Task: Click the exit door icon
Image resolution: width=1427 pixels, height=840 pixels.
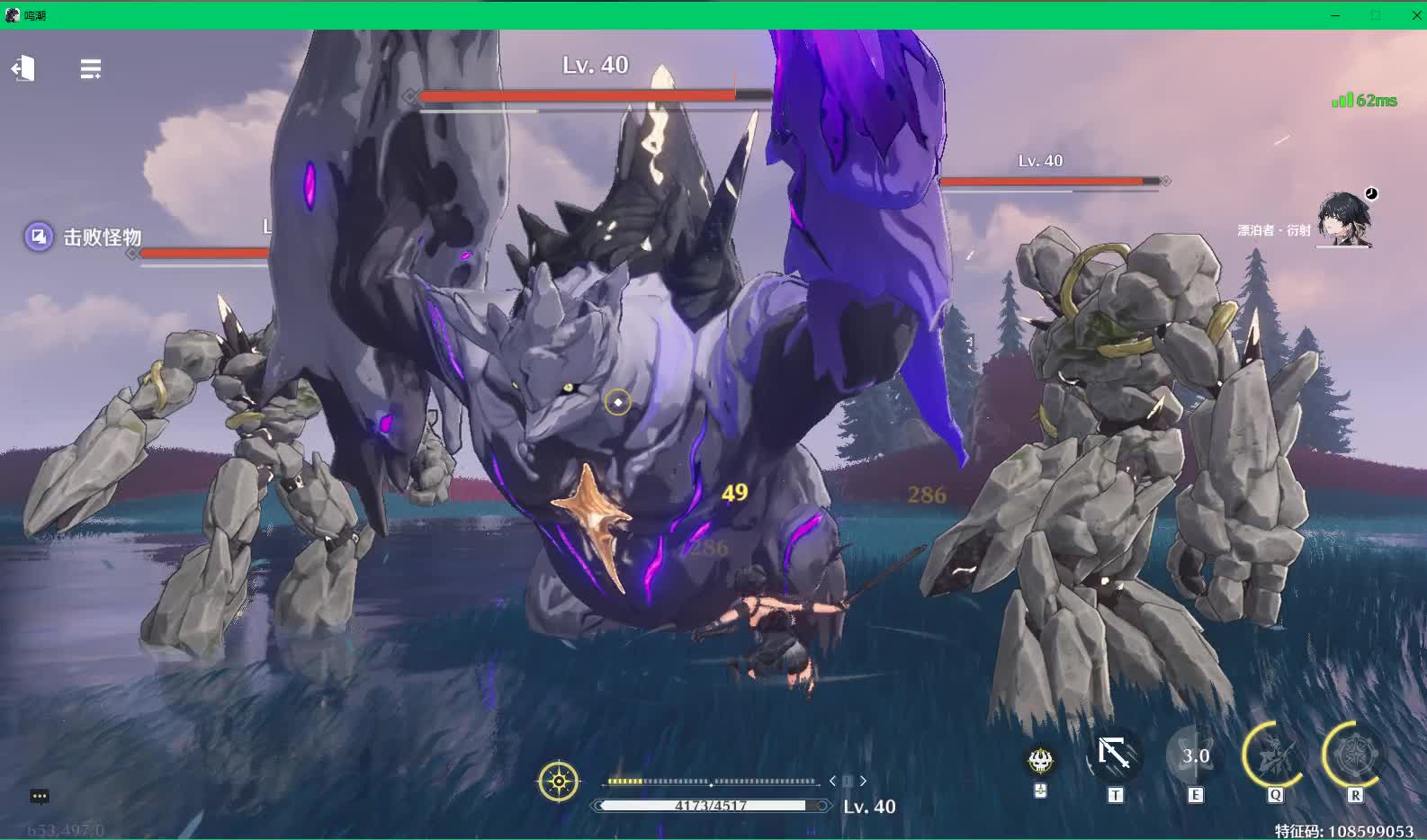Action: pyautogui.click(x=22, y=68)
